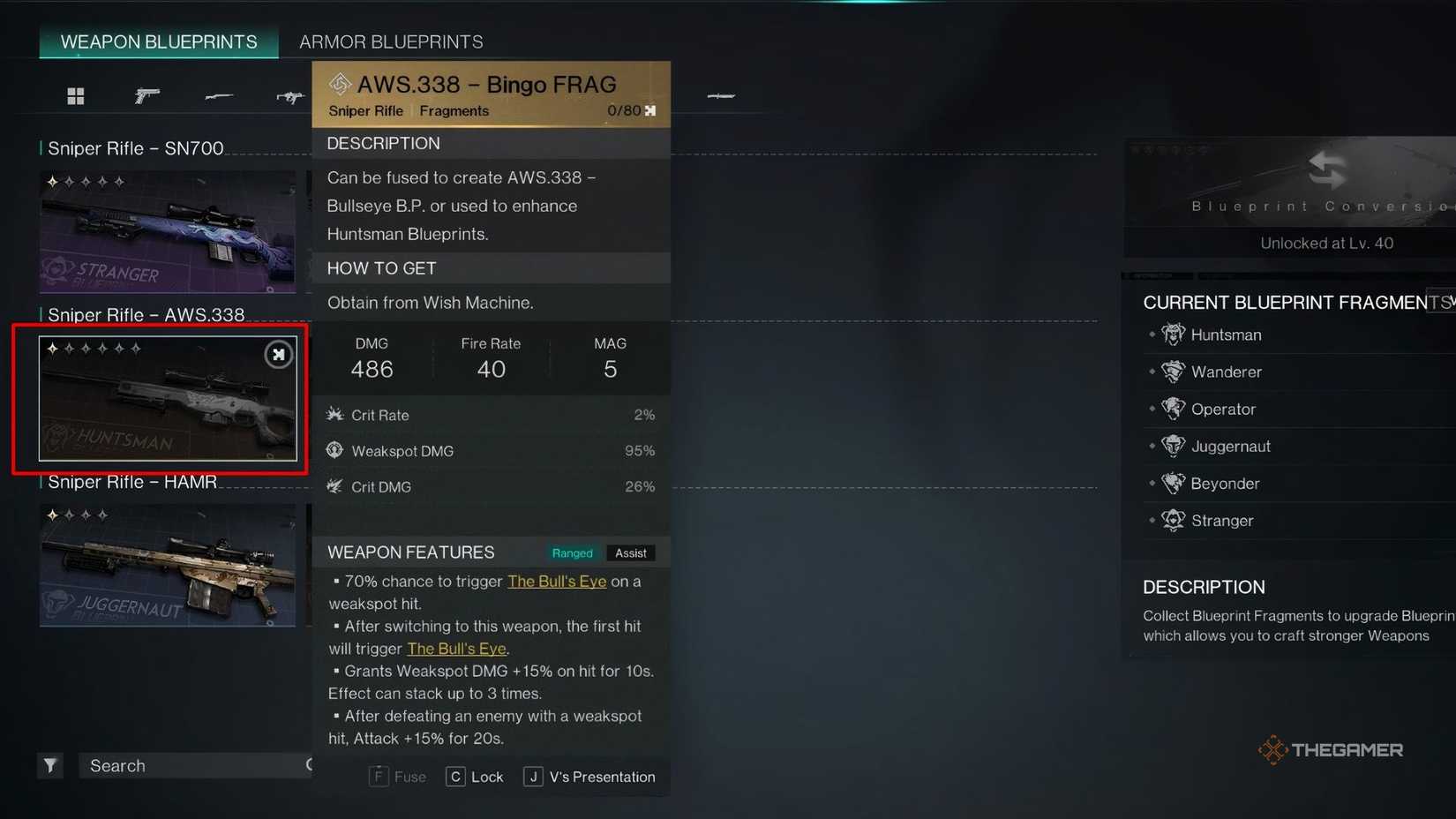Click the Stranger faction icon in fragments list
1456x819 pixels.
click(1173, 521)
